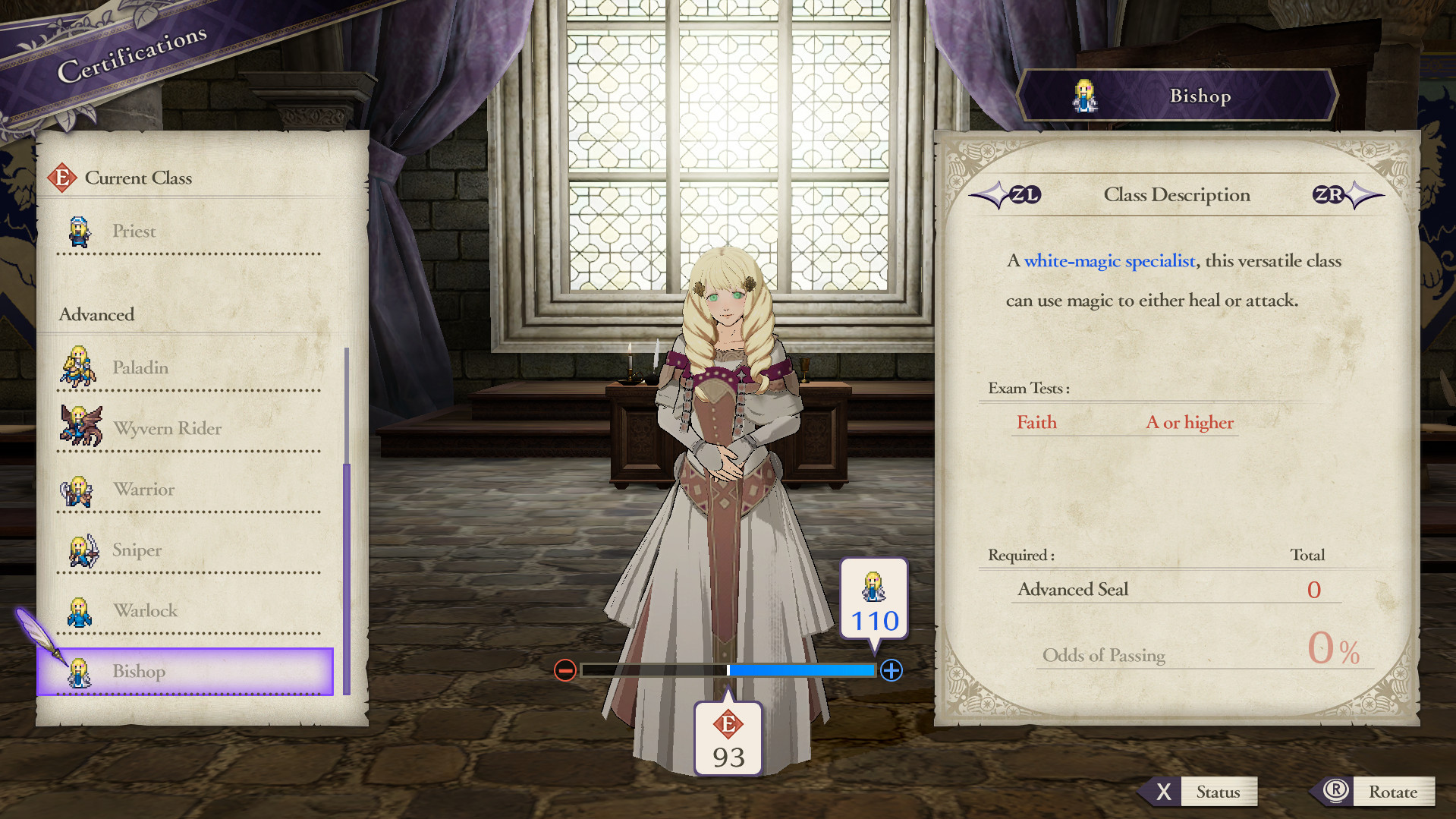Select the Bishop sprite in the header banner
1456x819 pixels.
click(1084, 94)
